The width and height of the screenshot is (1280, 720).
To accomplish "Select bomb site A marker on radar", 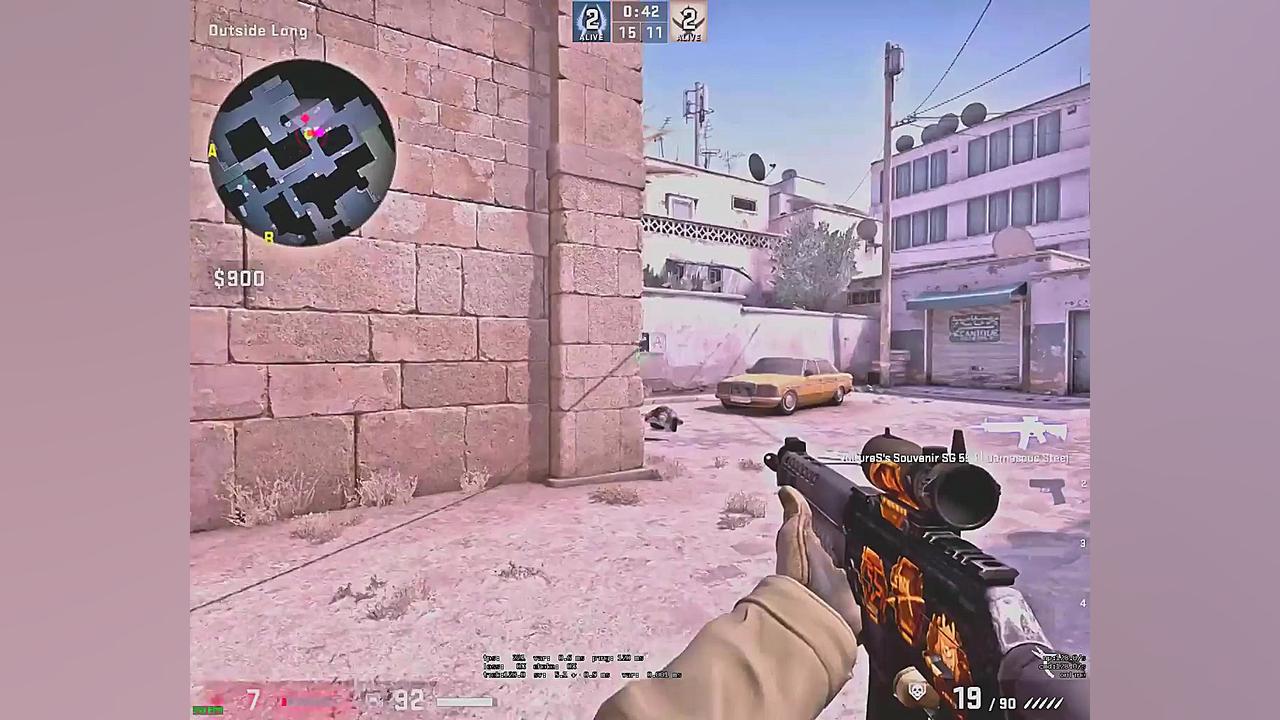I will point(212,150).
